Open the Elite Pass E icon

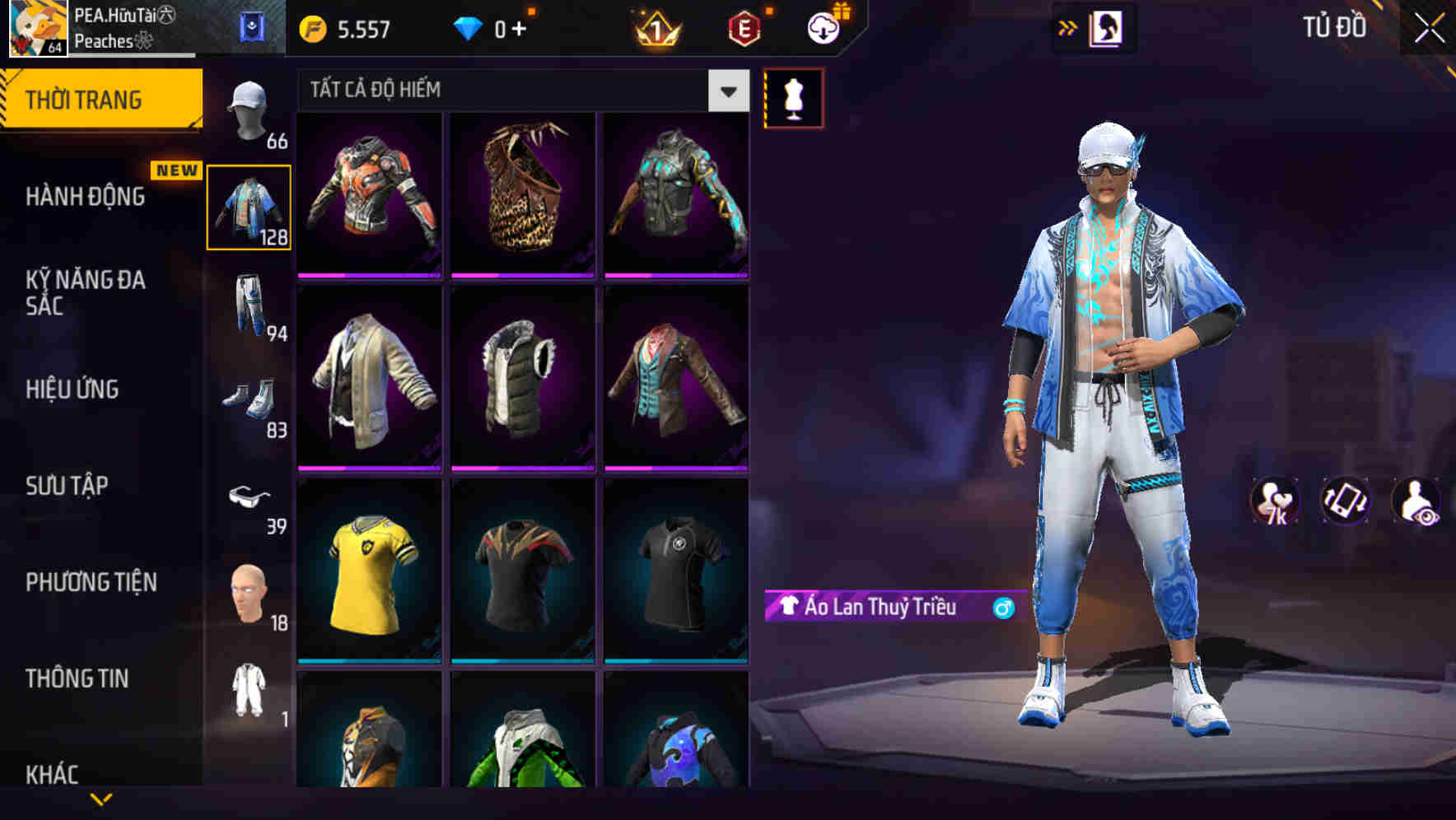pos(745,28)
